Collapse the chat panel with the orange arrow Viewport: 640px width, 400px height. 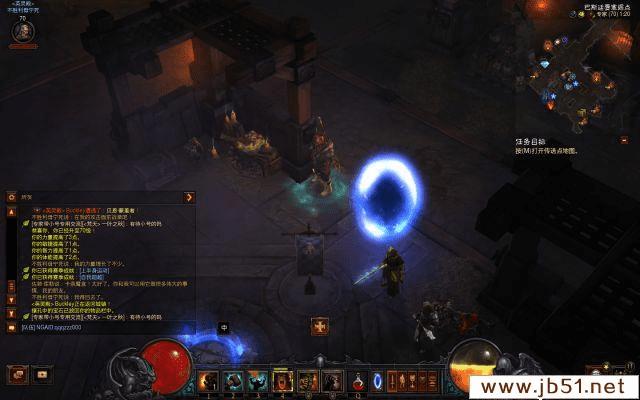pos(188,197)
